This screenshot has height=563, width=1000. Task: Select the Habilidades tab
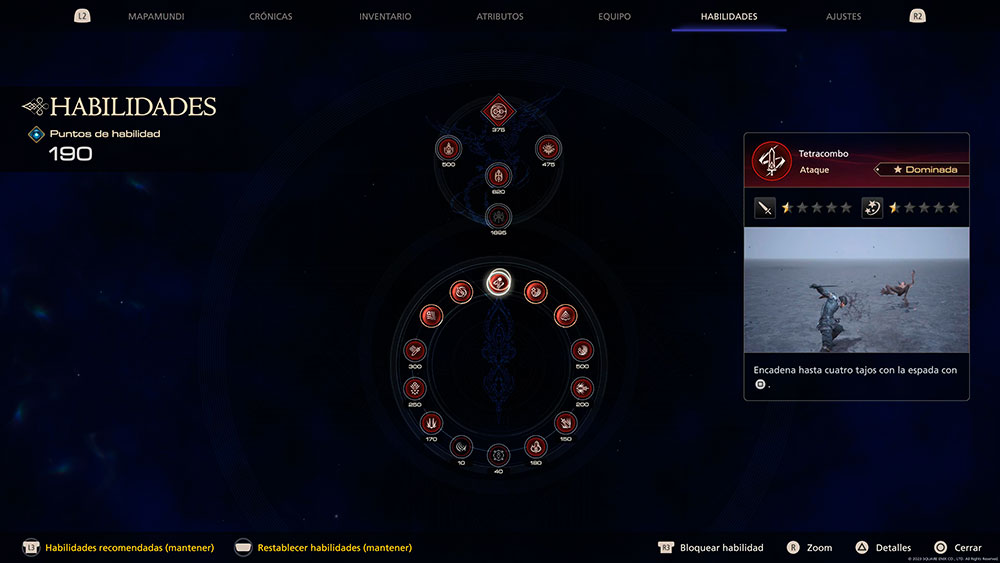tap(729, 17)
